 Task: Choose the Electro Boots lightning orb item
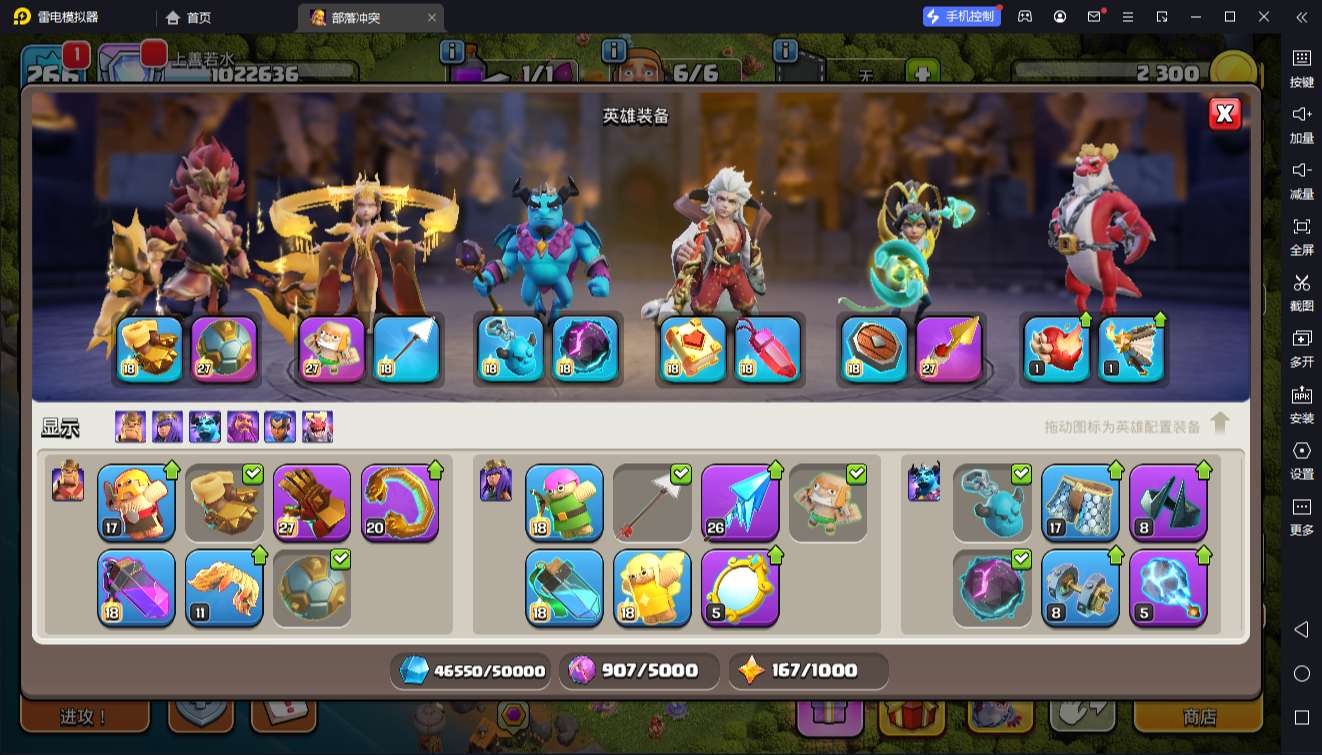coord(1168,588)
